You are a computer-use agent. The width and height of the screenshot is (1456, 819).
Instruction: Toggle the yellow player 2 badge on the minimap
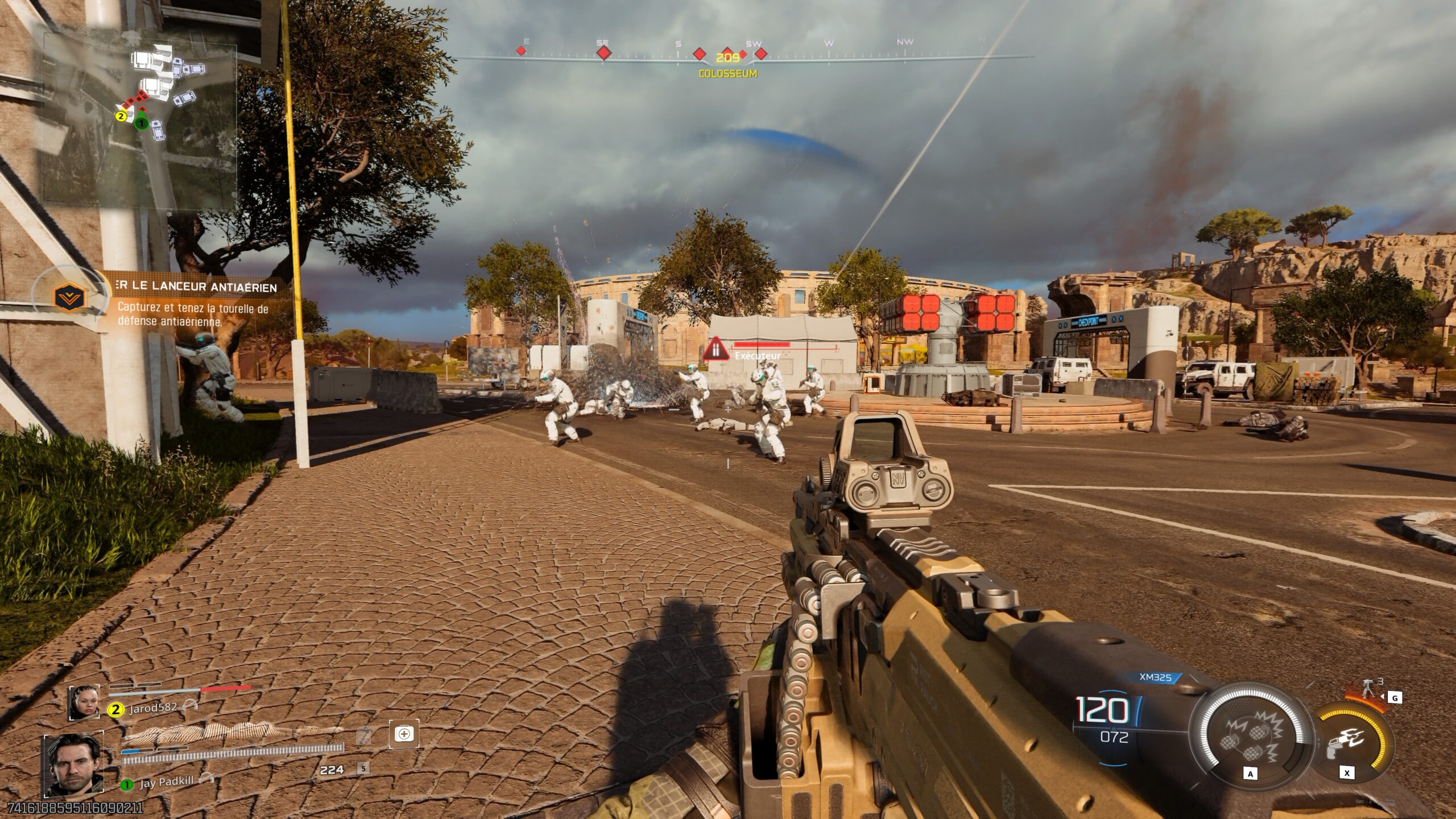121,117
